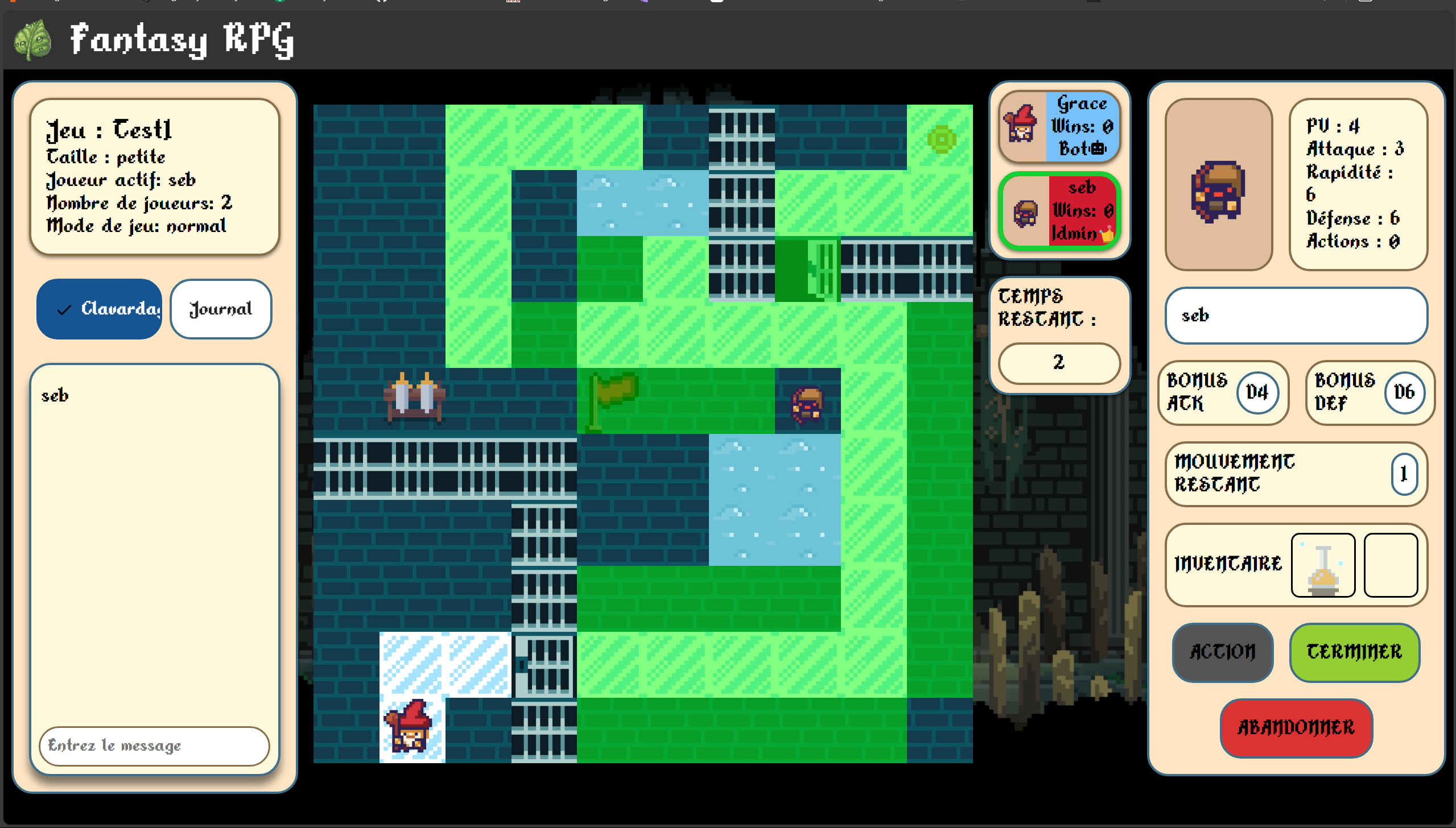Image resolution: width=1456 pixels, height=828 pixels.
Task: Click the spiral portal at top right of map
Action: pyautogui.click(x=942, y=138)
